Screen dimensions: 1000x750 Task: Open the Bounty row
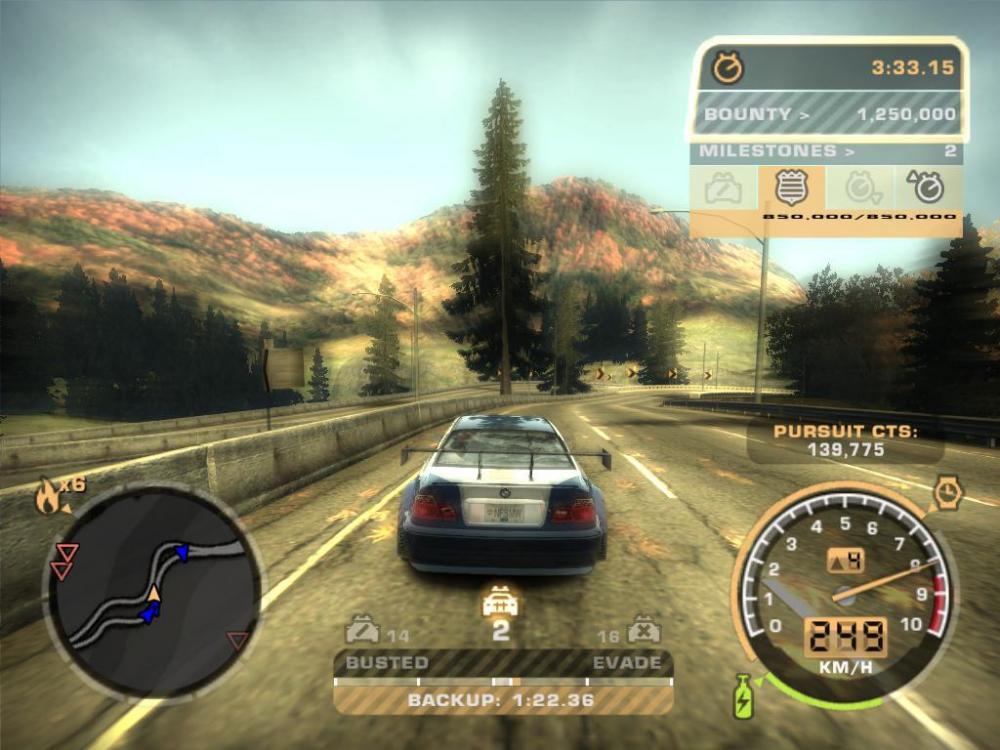[827, 114]
